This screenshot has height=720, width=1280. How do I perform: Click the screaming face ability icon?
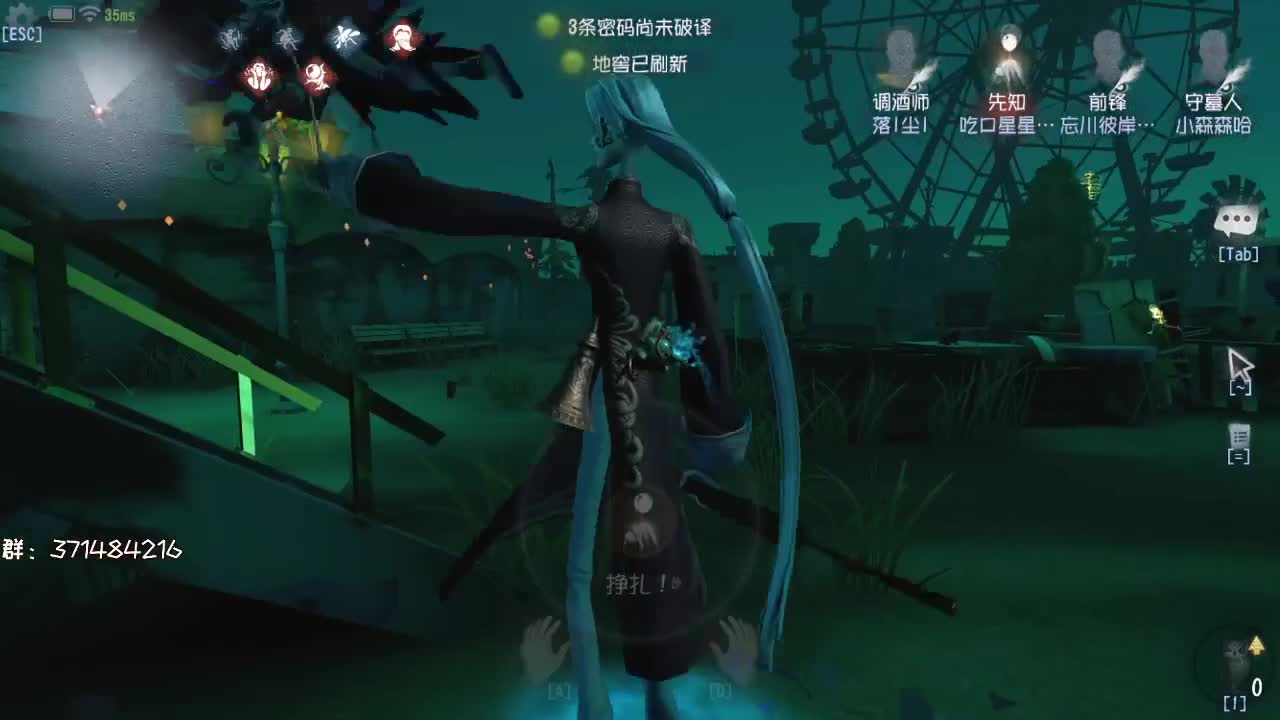259,76
